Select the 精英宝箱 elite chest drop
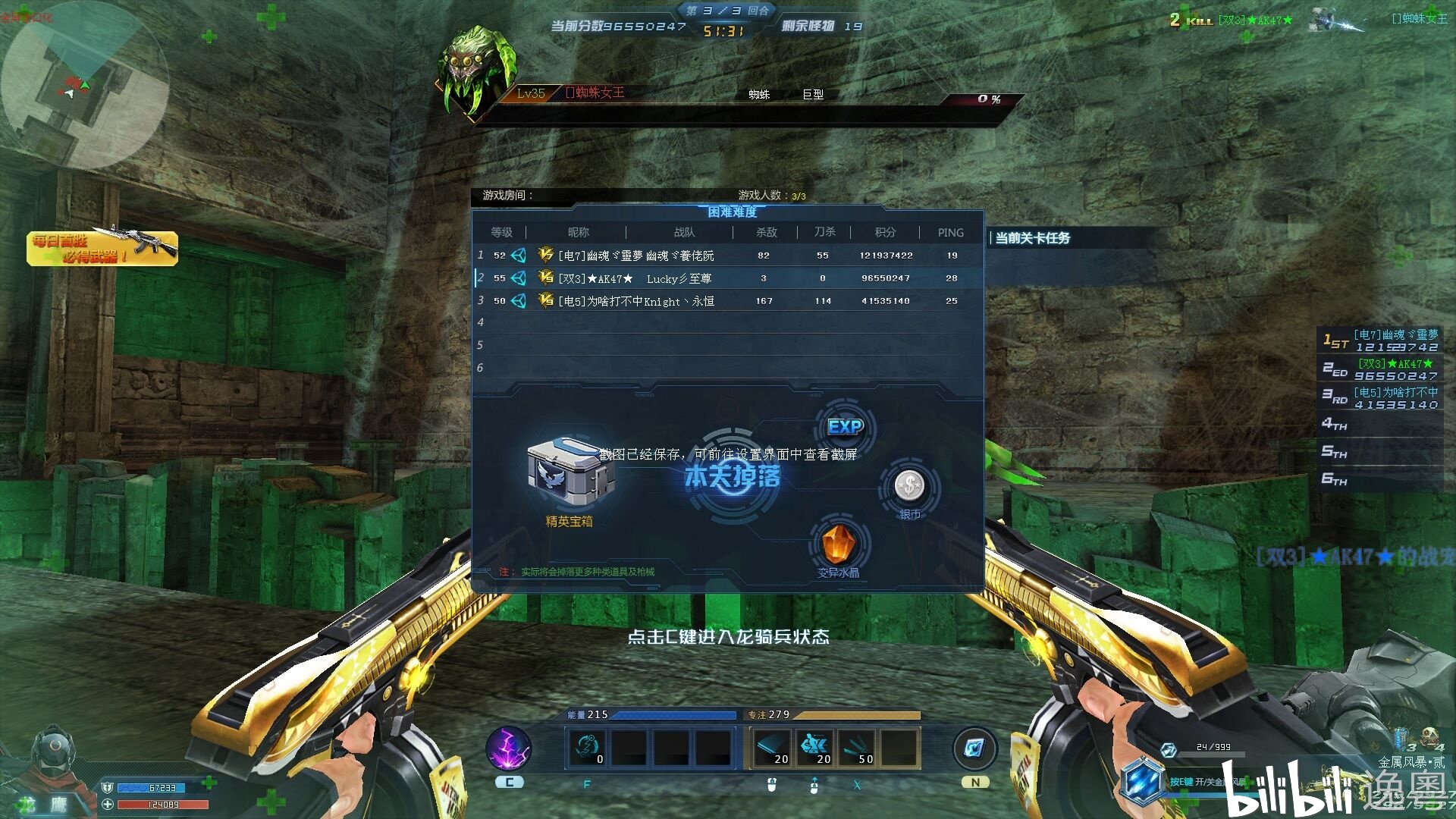 (569, 472)
